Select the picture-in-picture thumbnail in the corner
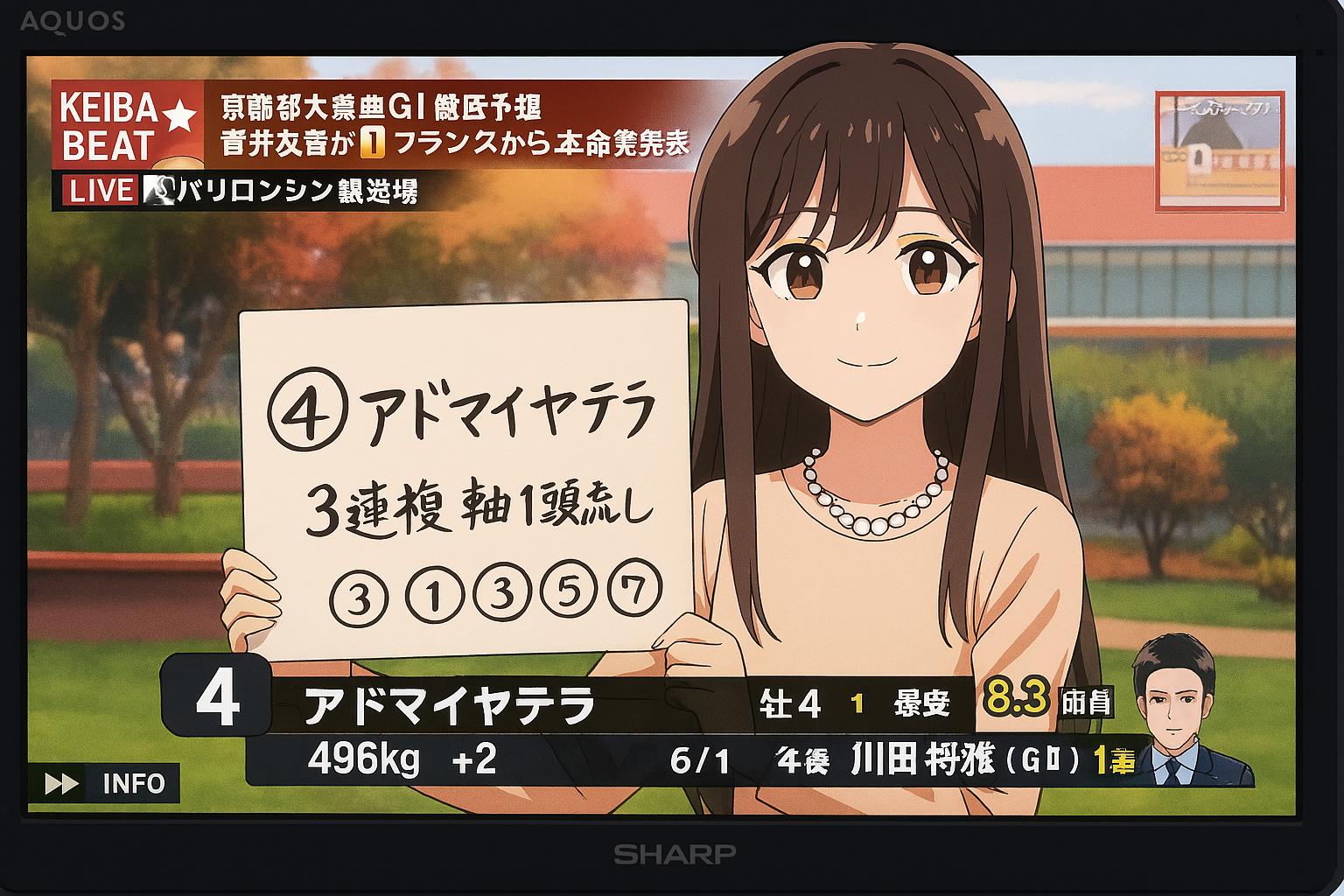The height and width of the screenshot is (896, 1344). pos(1220,150)
